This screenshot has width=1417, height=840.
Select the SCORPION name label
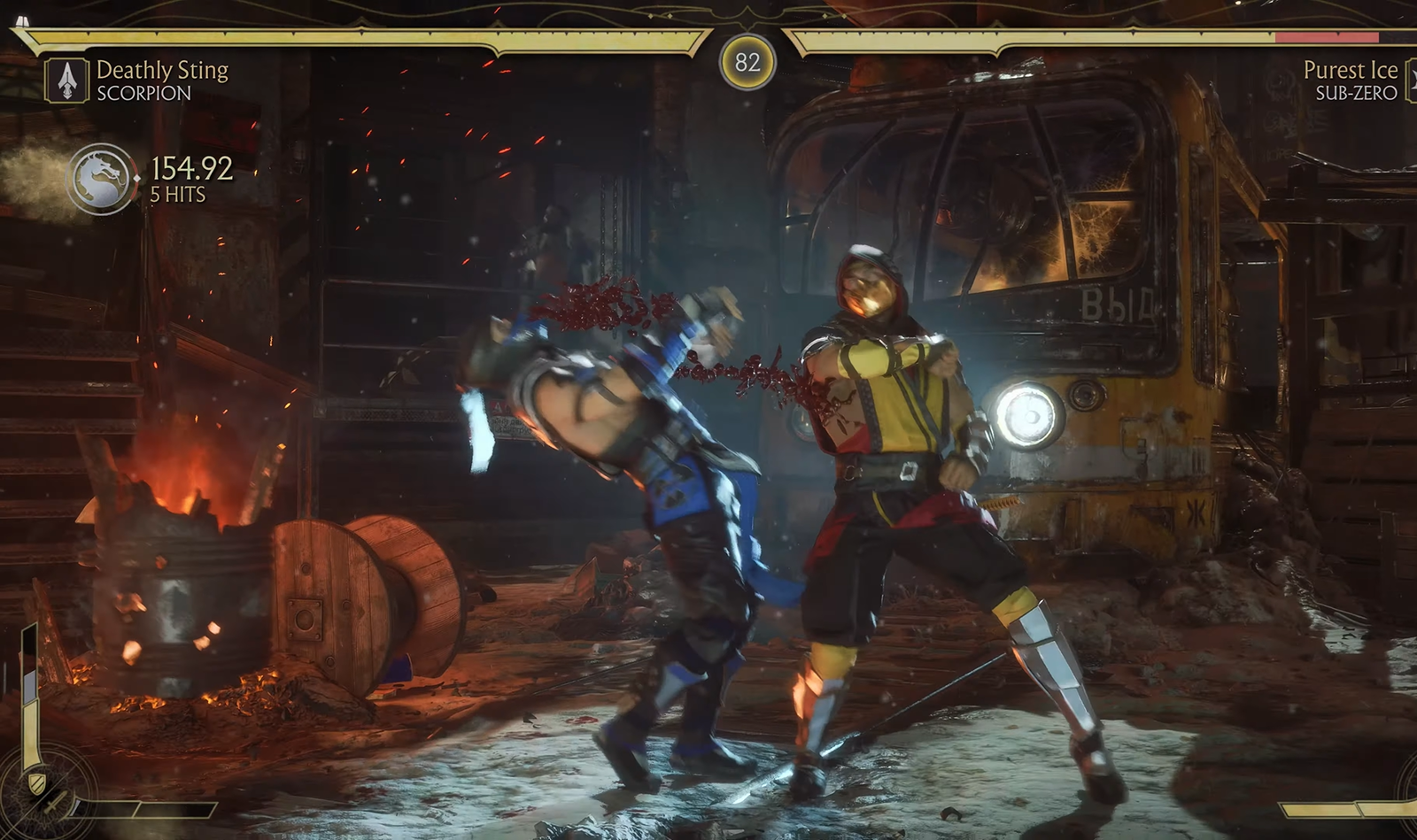click(x=142, y=91)
